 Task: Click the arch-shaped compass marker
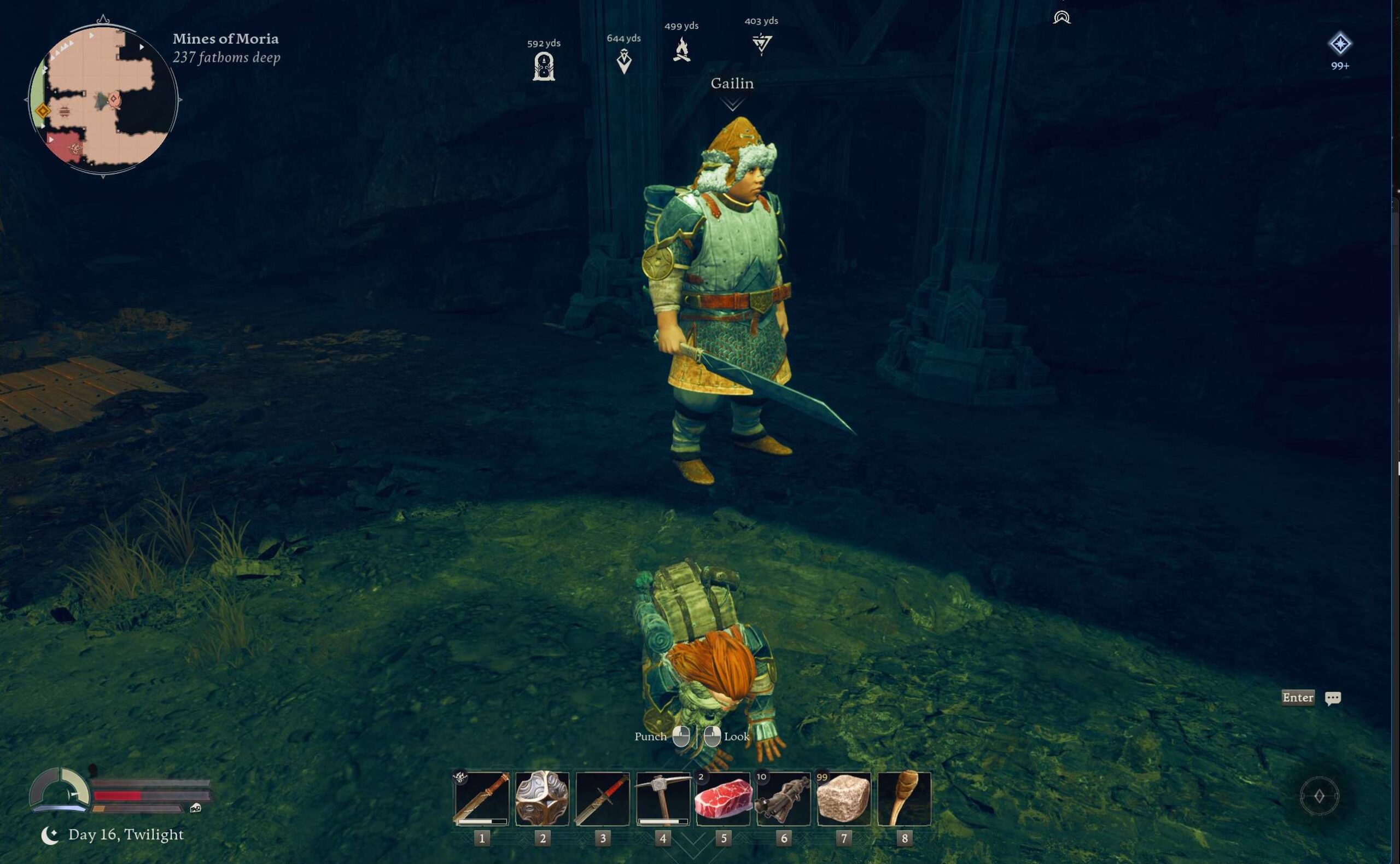click(1061, 17)
